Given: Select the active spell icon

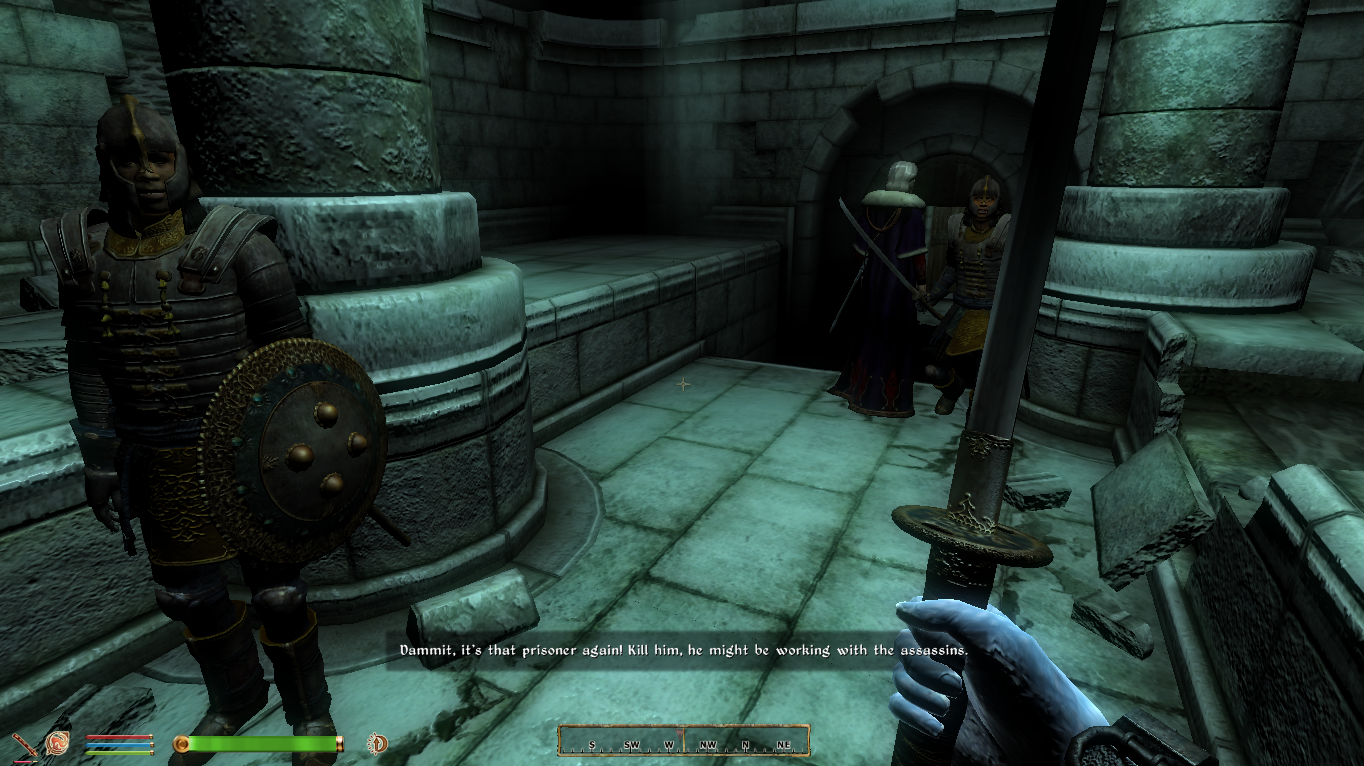Looking at the screenshot, I should (57, 743).
